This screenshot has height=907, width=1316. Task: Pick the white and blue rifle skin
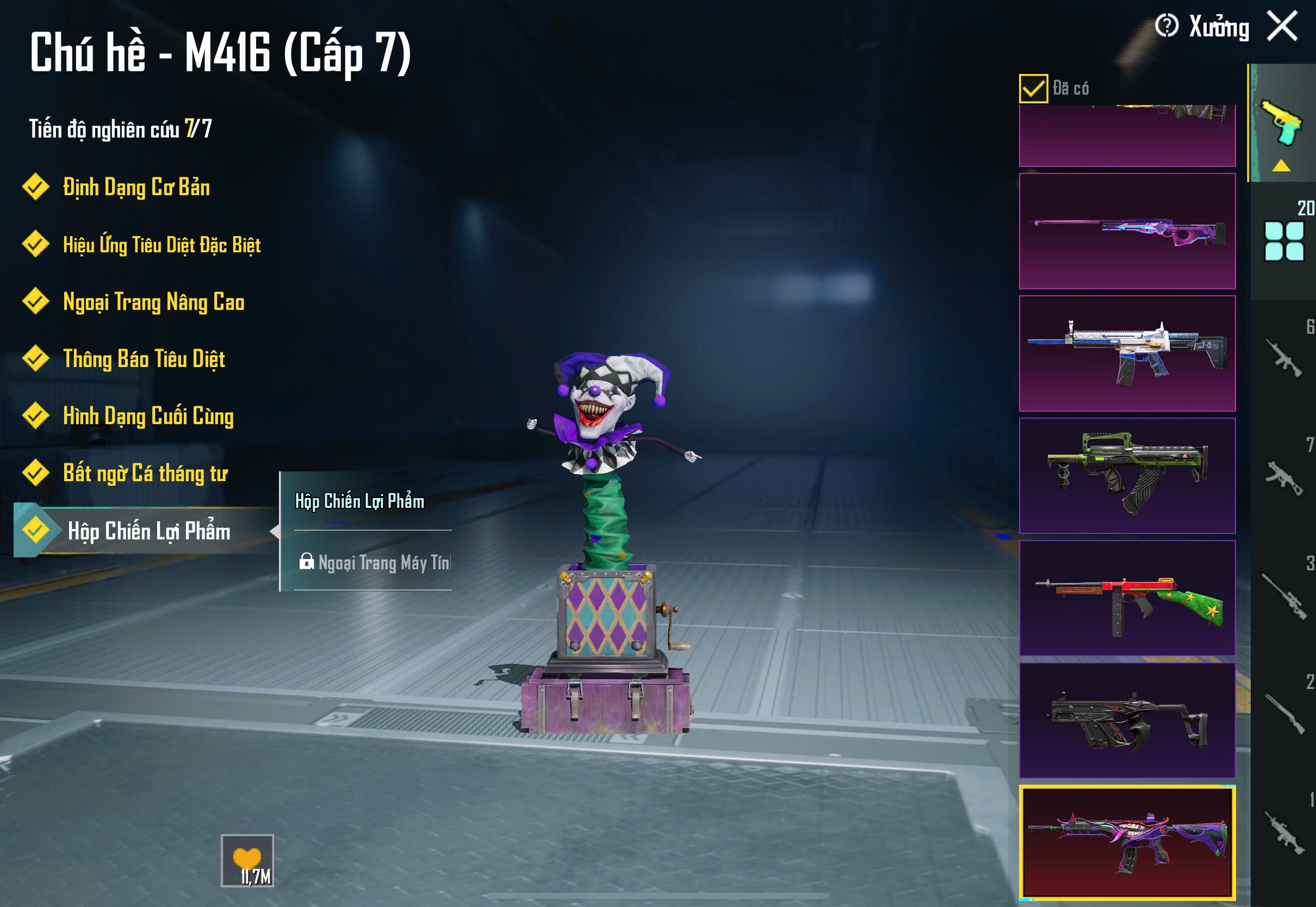point(1127,353)
